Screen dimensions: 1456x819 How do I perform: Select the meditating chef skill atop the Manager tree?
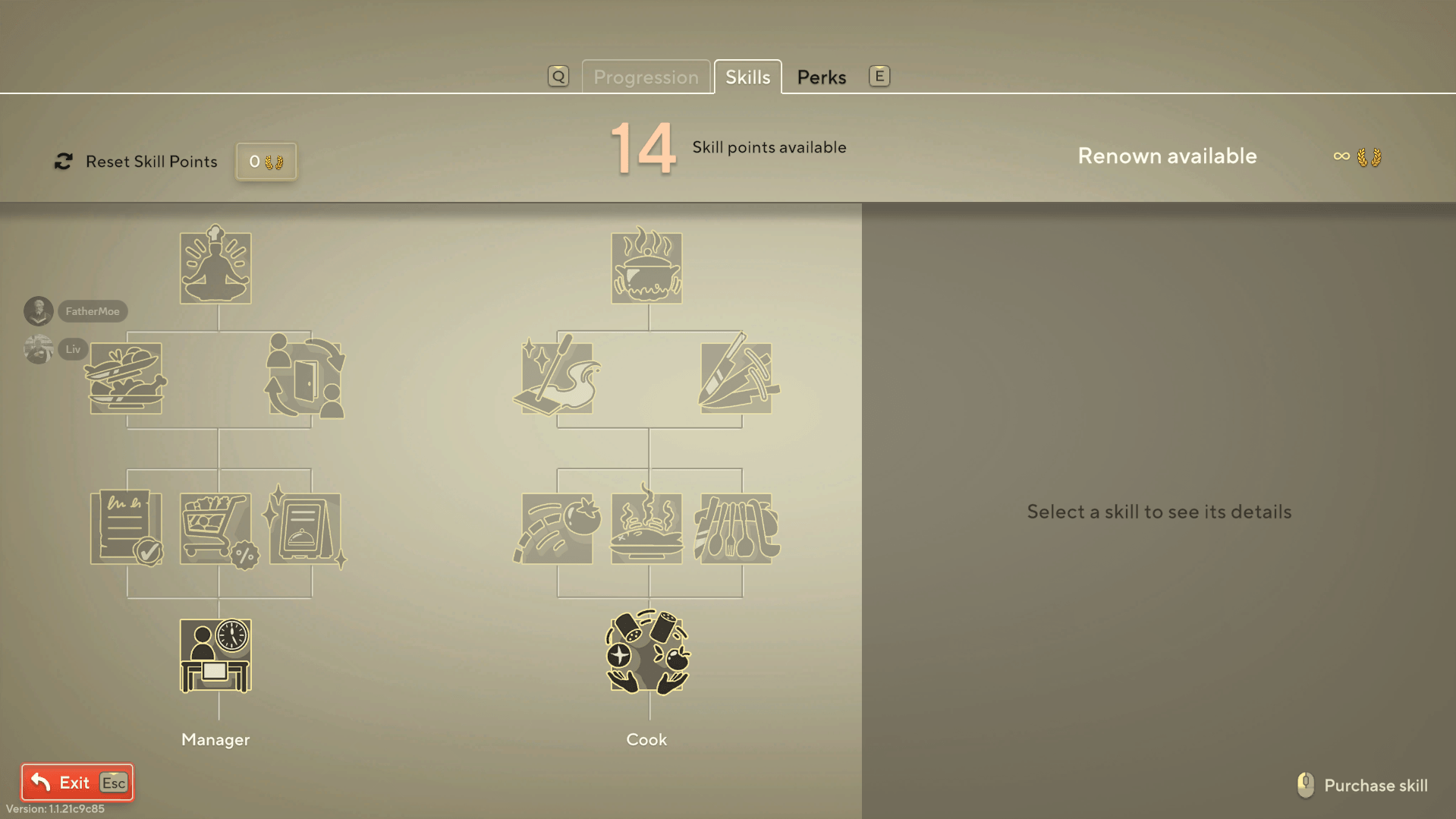215,266
